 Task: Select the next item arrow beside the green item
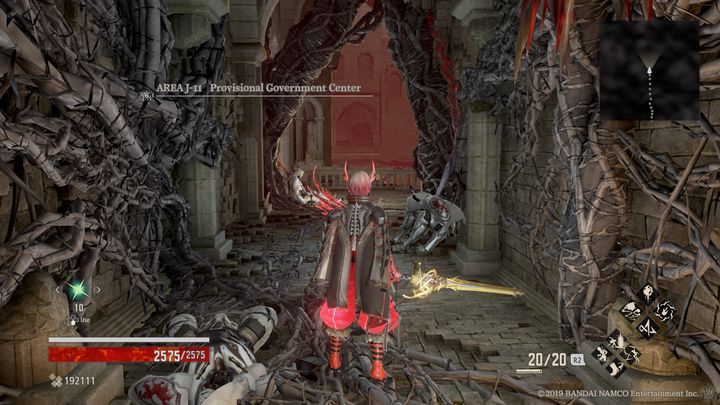point(97,291)
